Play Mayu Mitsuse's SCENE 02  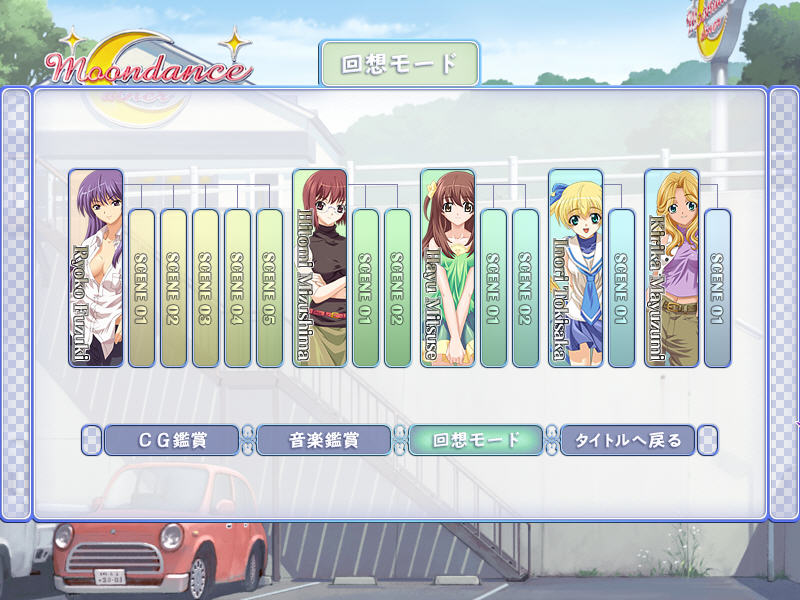click(525, 288)
